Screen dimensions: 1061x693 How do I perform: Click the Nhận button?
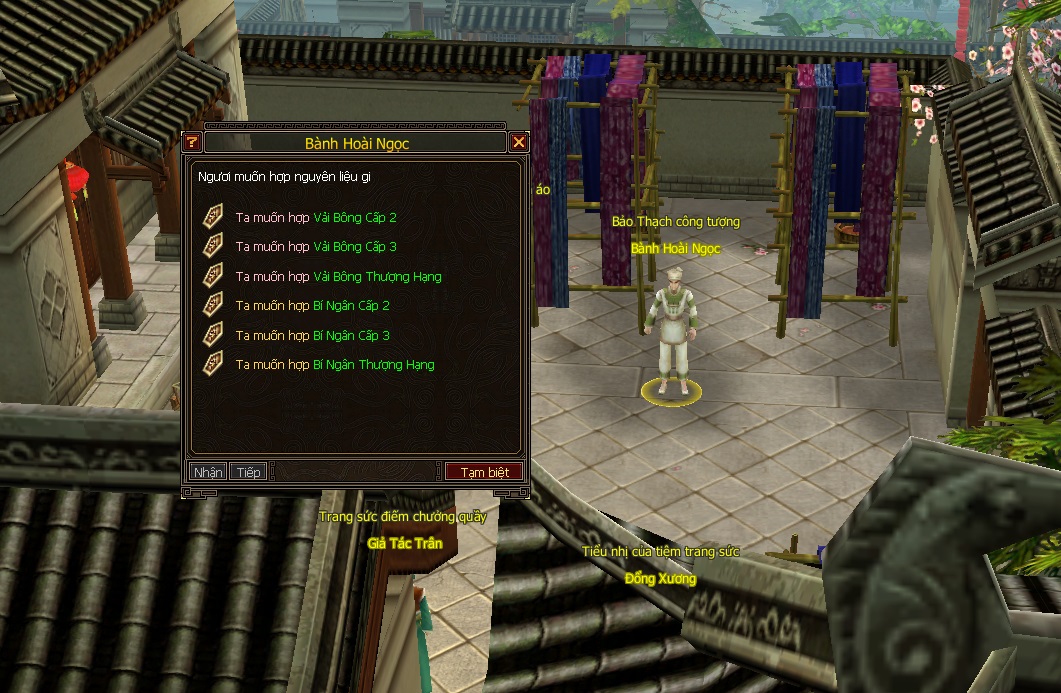pyautogui.click(x=208, y=472)
